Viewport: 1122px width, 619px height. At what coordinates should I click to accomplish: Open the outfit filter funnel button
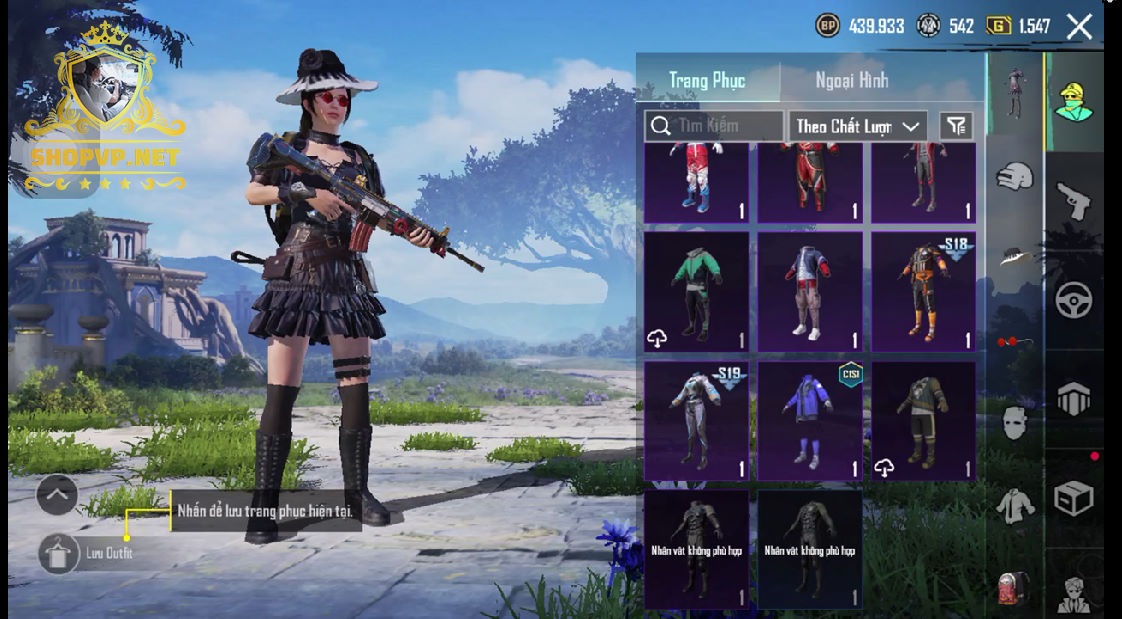(x=956, y=126)
